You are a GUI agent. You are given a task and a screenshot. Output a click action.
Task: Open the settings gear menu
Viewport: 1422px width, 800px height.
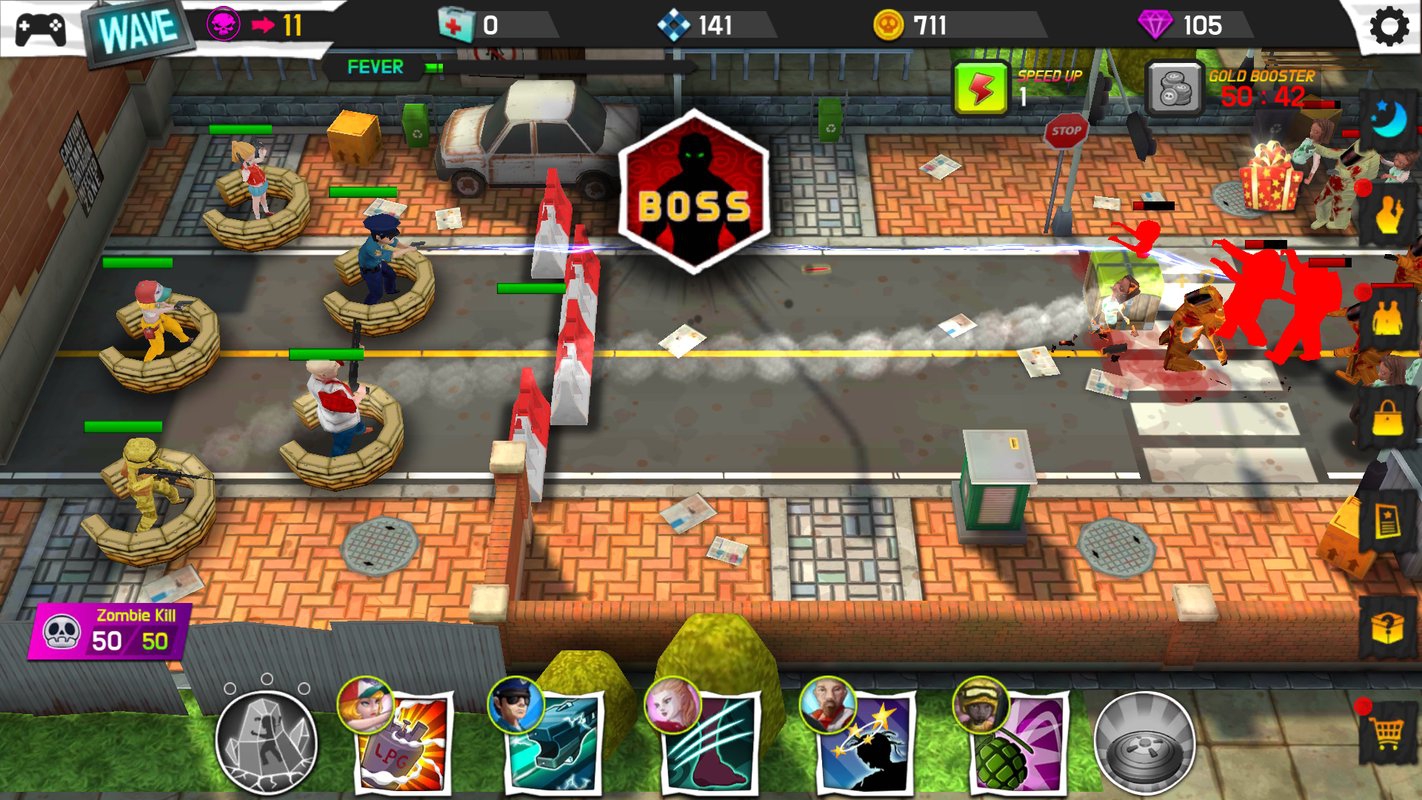click(x=1388, y=26)
